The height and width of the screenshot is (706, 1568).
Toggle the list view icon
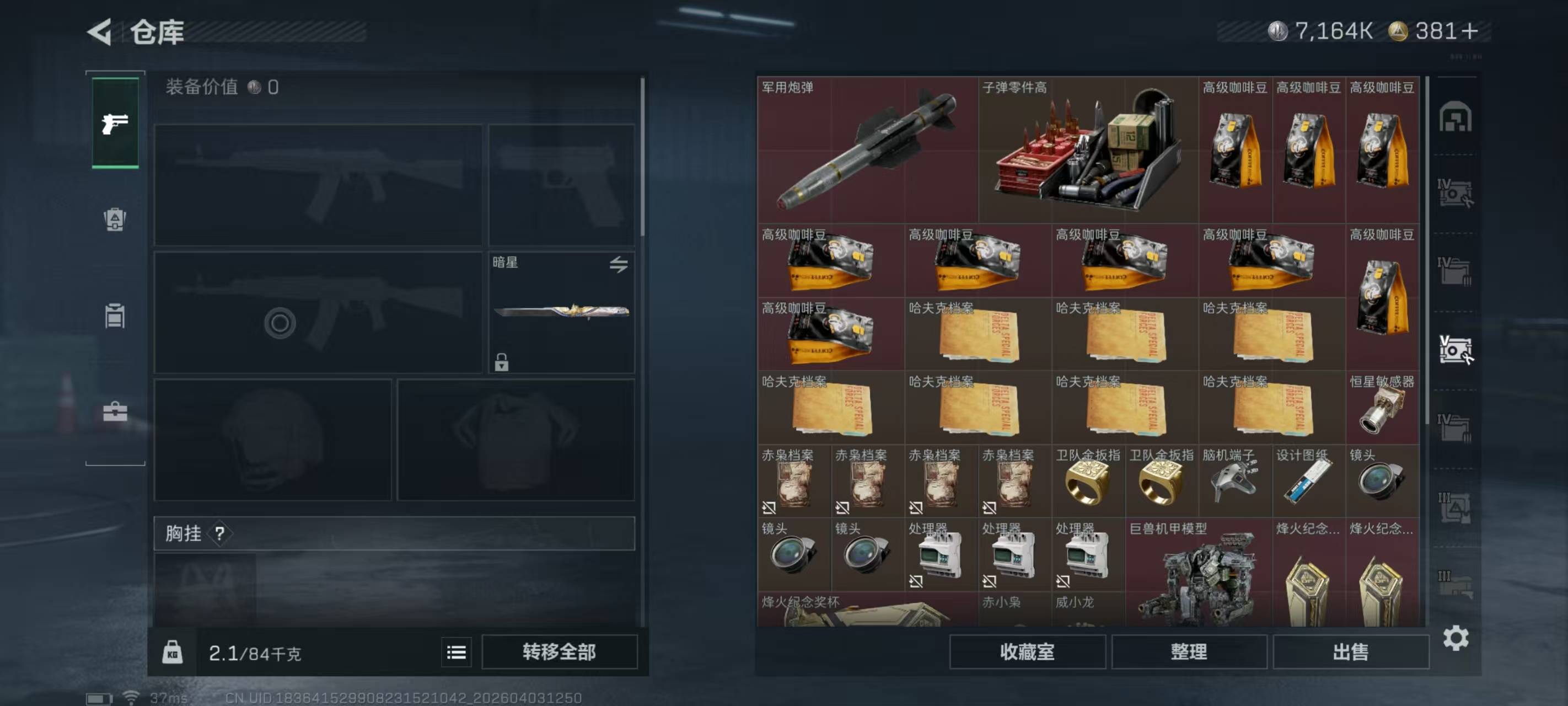click(457, 652)
